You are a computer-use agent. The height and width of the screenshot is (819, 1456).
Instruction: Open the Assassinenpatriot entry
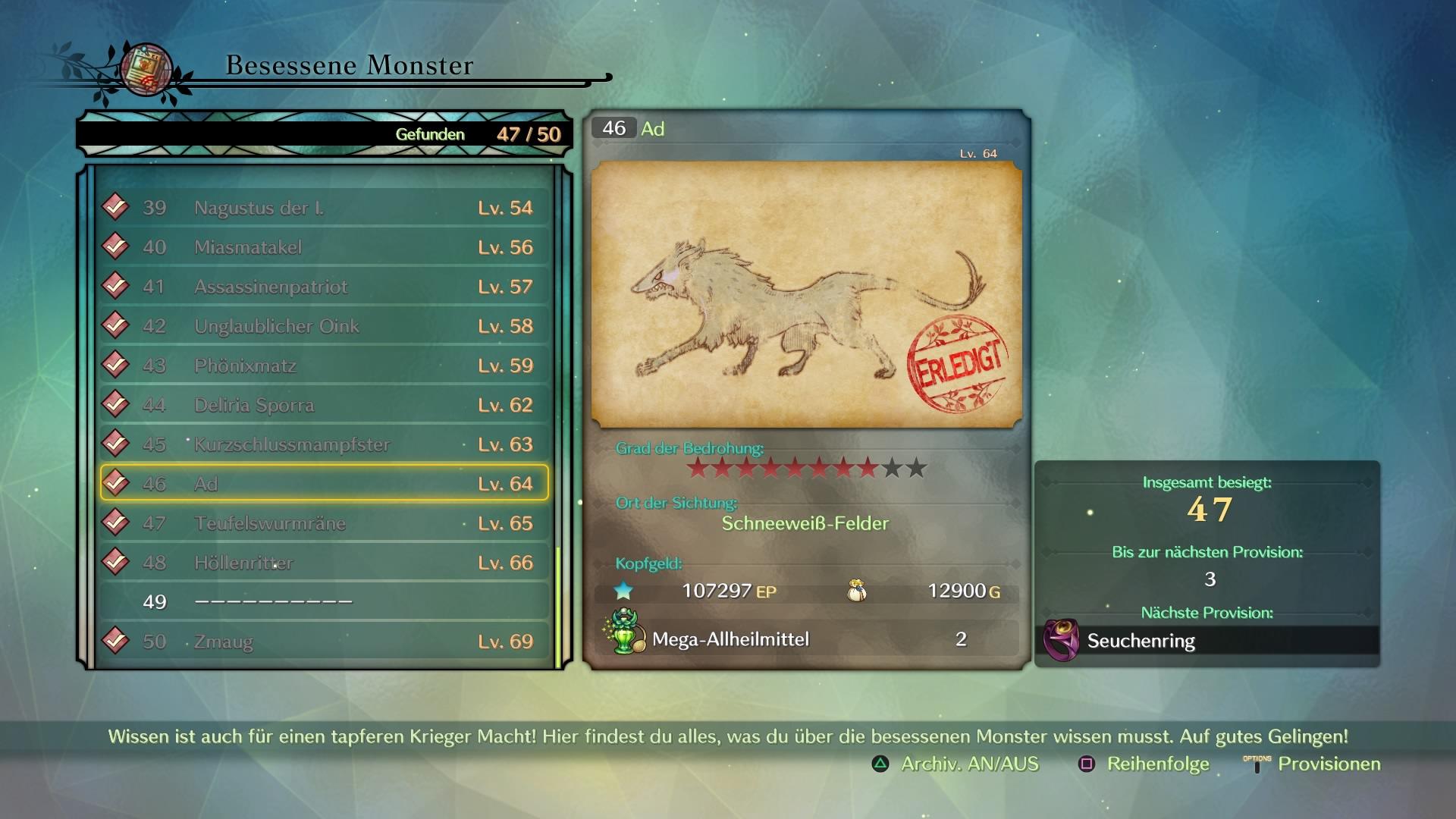(x=324, y=287)
